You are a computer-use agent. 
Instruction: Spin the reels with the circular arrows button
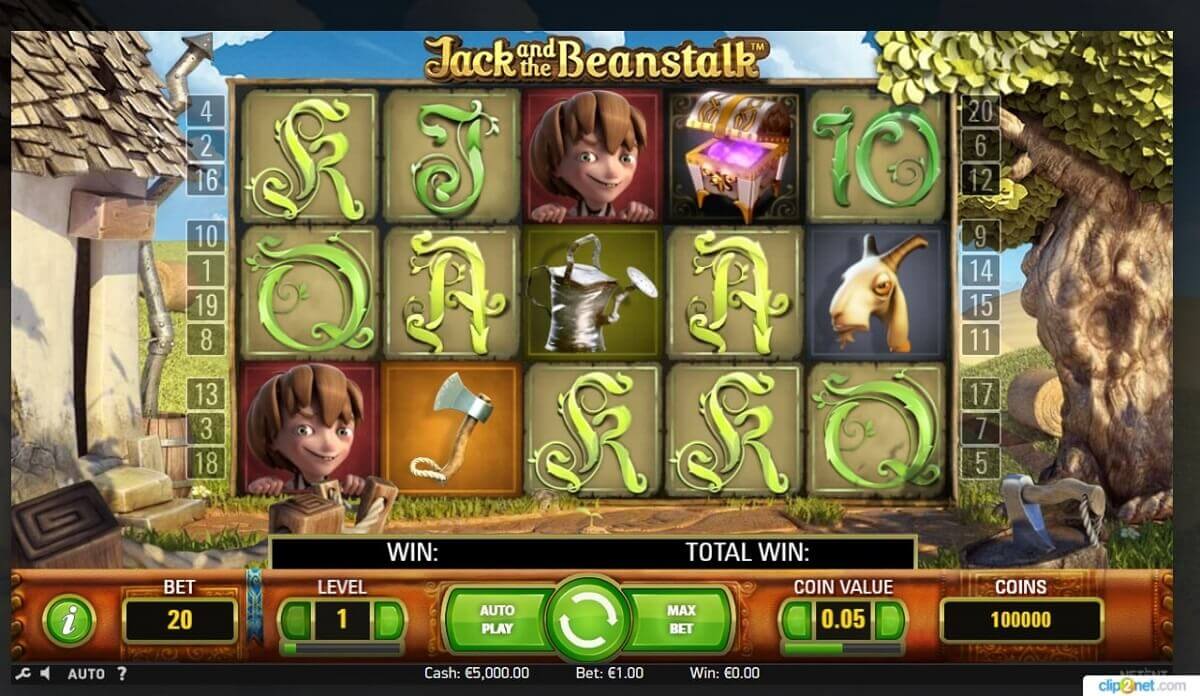[x=589, y=619]
